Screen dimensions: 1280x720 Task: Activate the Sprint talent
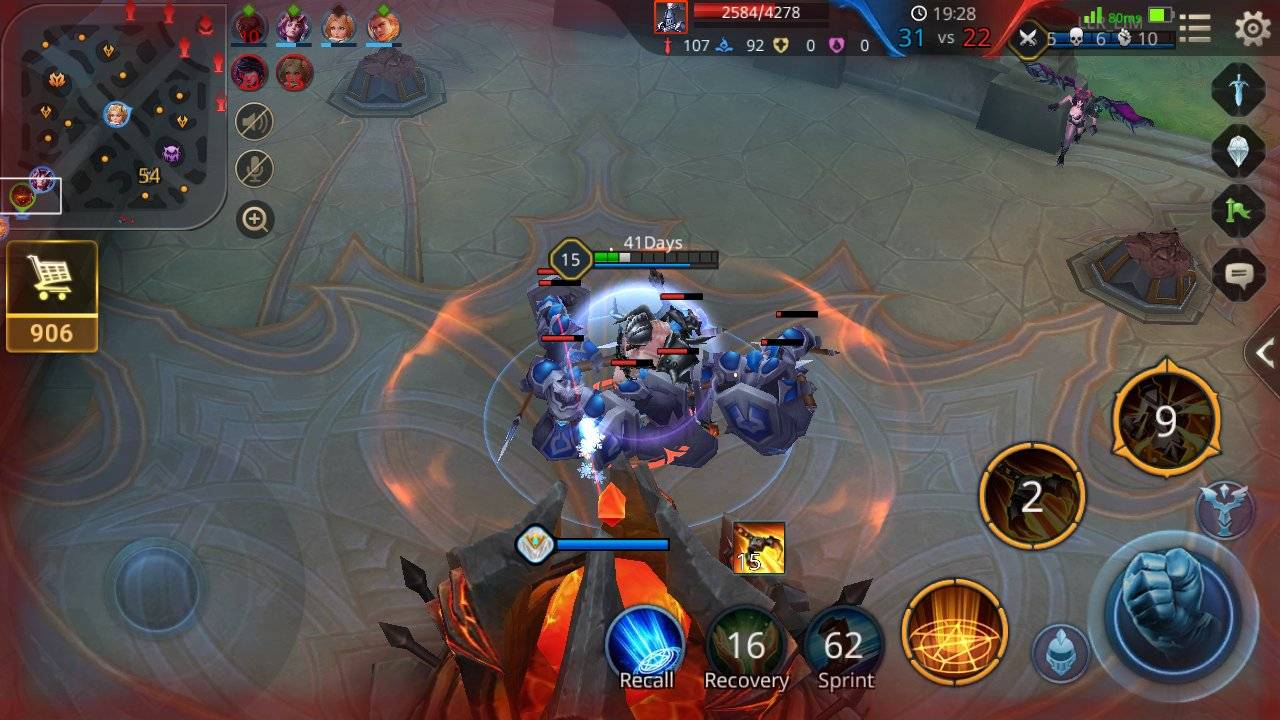(x=845, y=645)
